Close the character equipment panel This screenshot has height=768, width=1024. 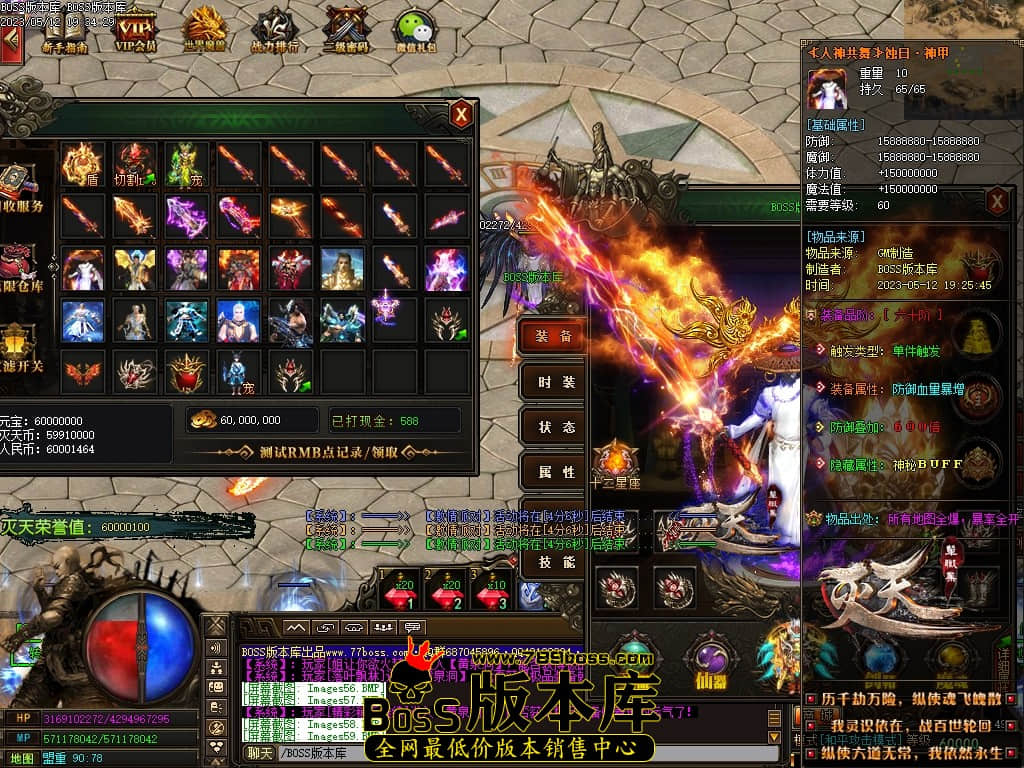tap(997, 203)
